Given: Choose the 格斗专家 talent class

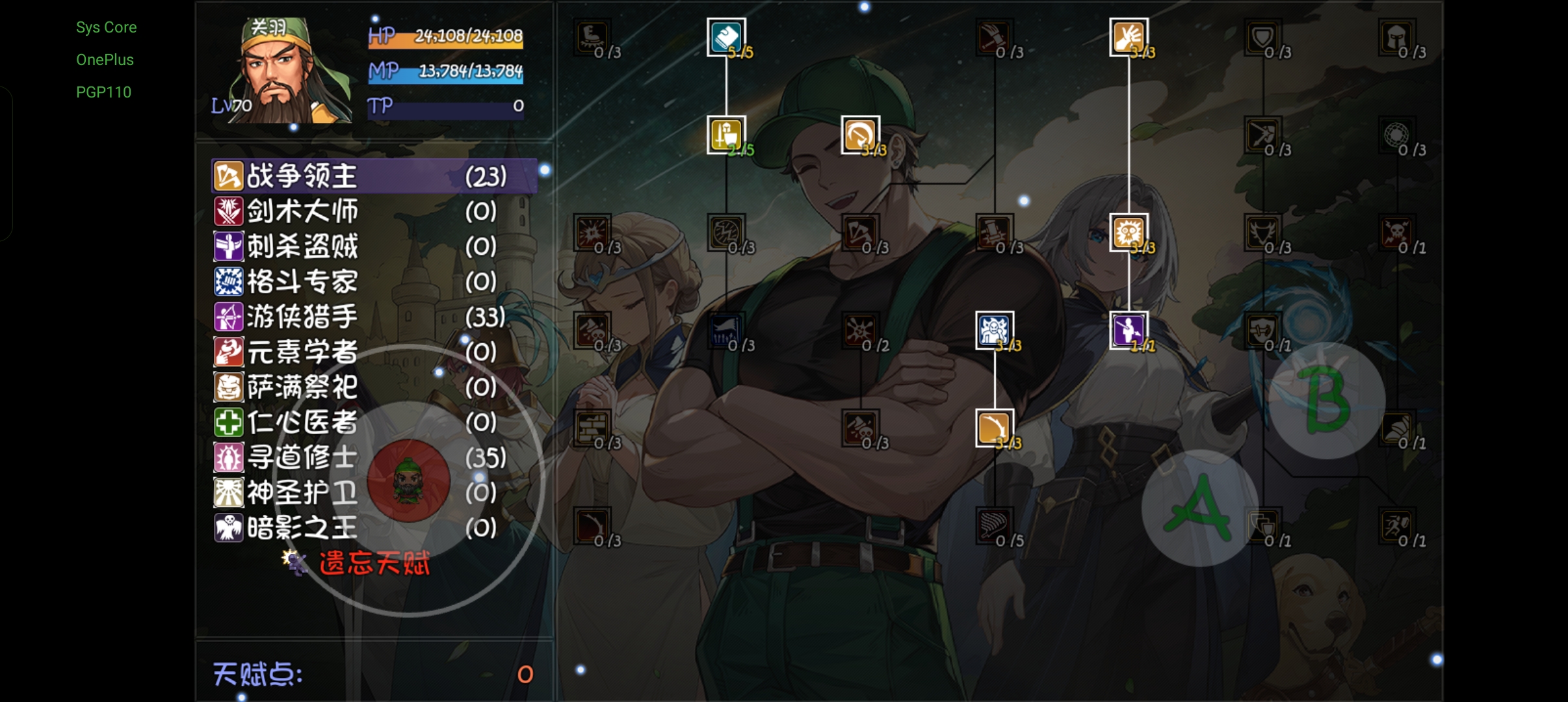Looking at the screenshot, I should (x=302, y=281).
